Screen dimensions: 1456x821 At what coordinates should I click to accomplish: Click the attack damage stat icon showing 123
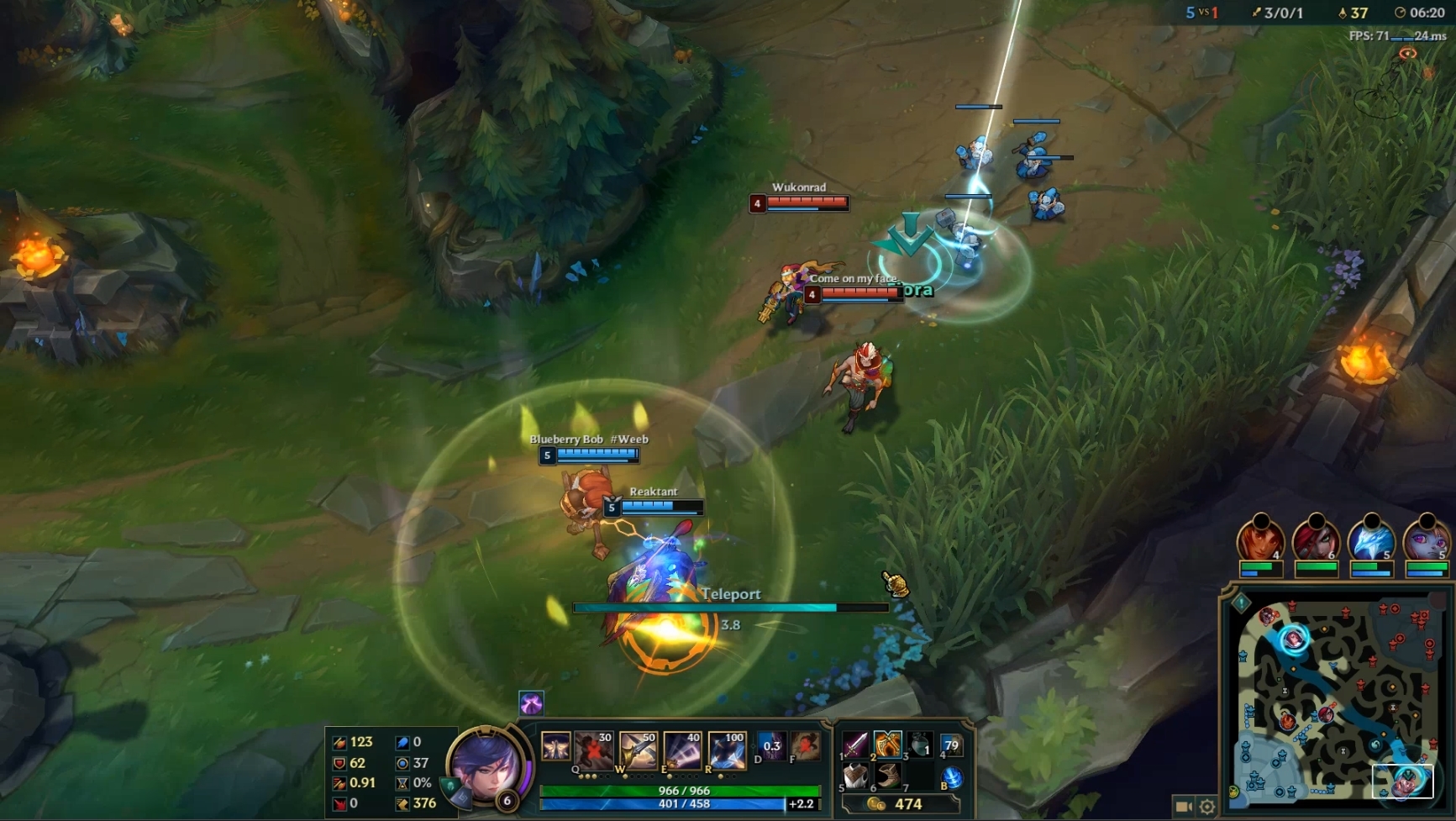tap(339, 742)
